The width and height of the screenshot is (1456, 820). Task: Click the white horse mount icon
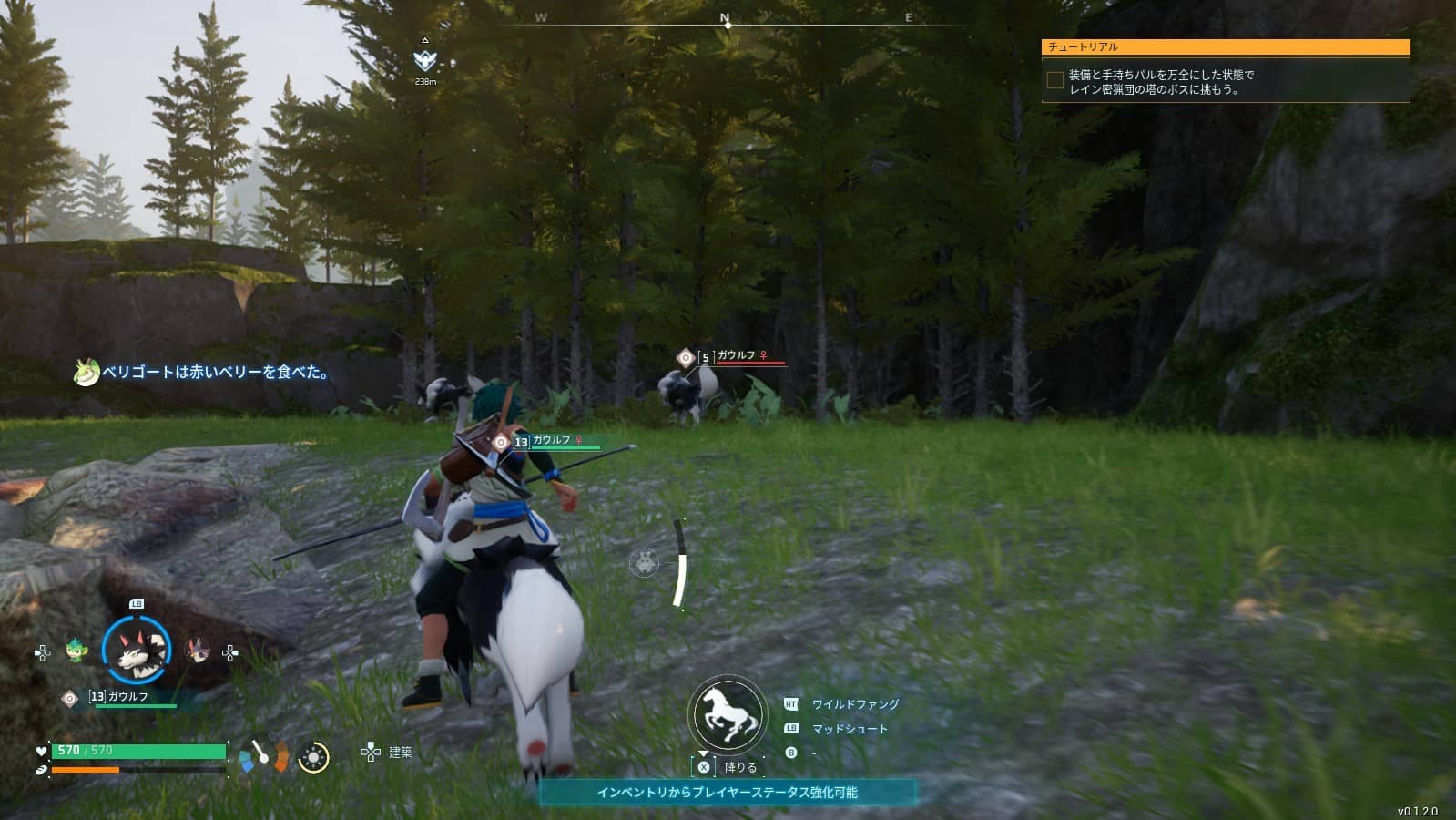pos(727,713)
